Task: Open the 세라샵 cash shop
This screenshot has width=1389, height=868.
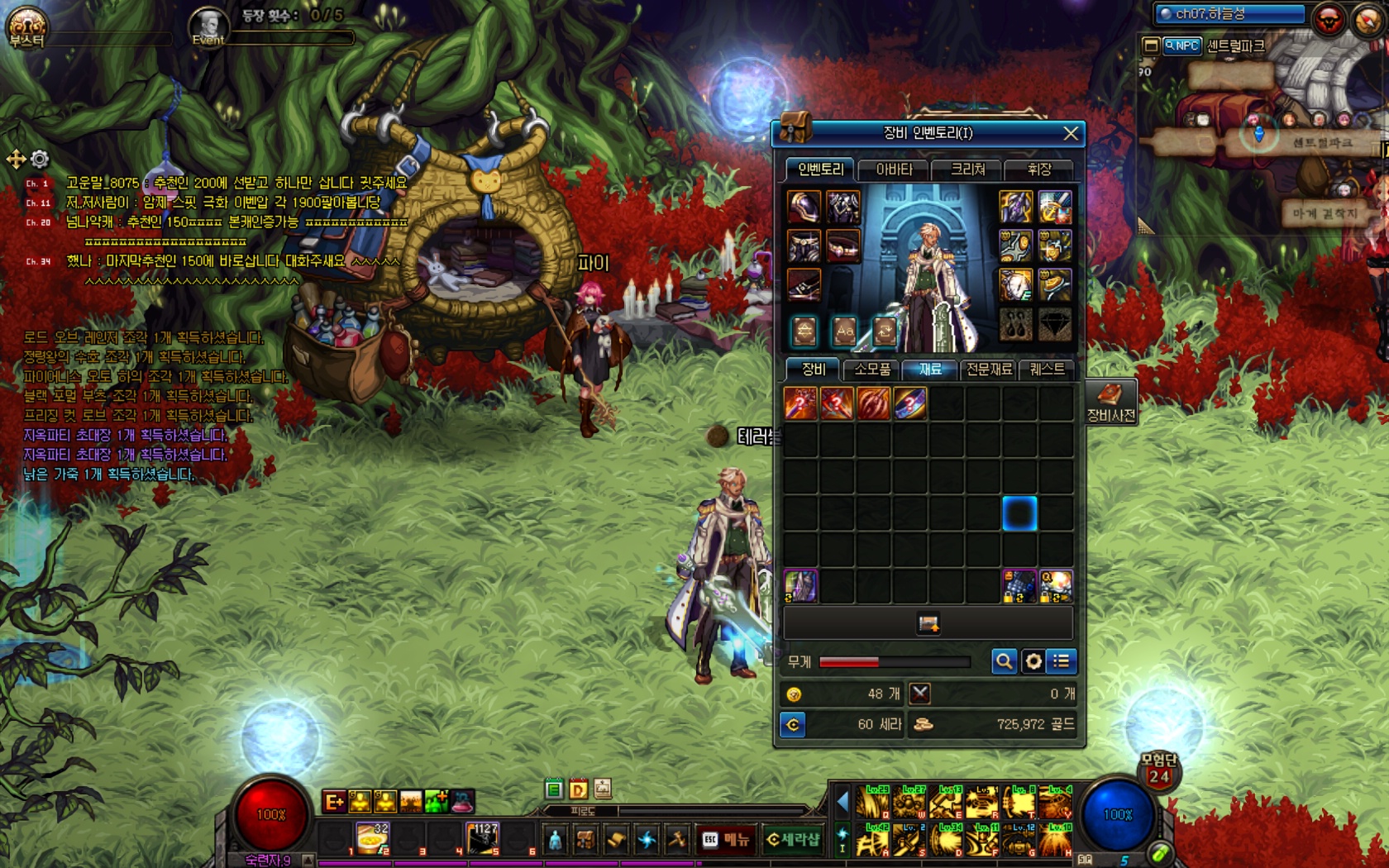Action: (x=793, y=839)
